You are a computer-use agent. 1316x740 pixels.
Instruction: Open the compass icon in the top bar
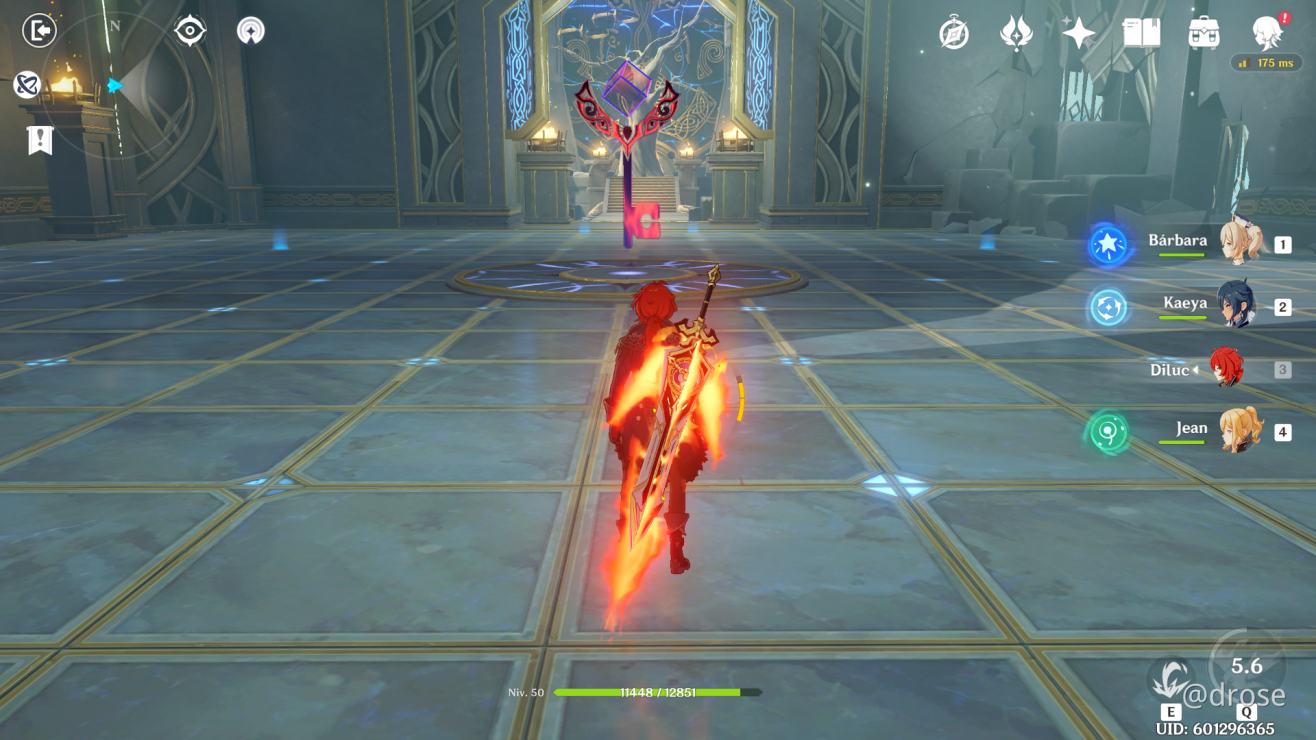pos(954,33)
